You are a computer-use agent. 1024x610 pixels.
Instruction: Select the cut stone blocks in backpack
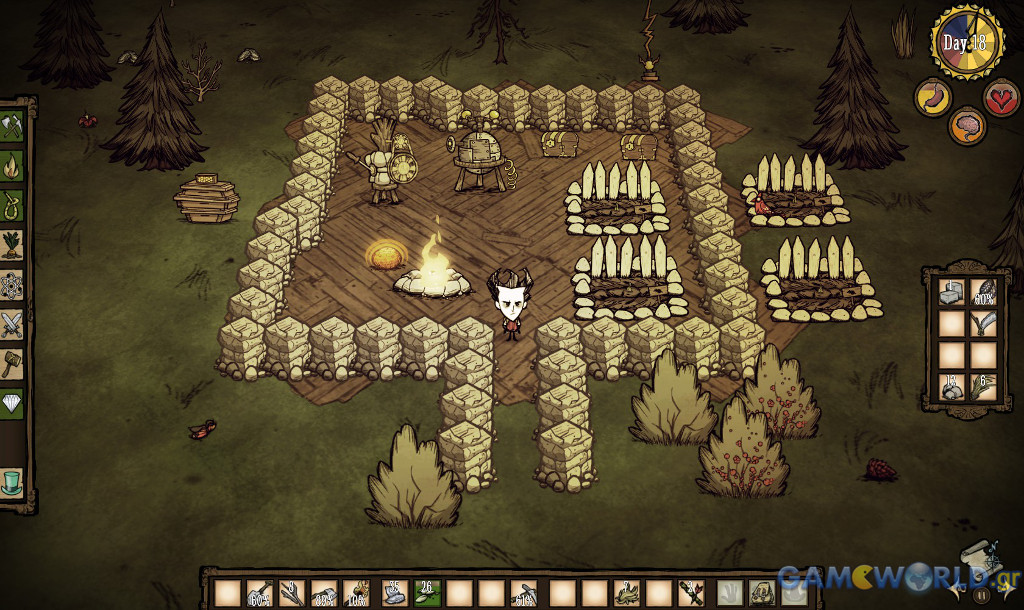[952, 292]
